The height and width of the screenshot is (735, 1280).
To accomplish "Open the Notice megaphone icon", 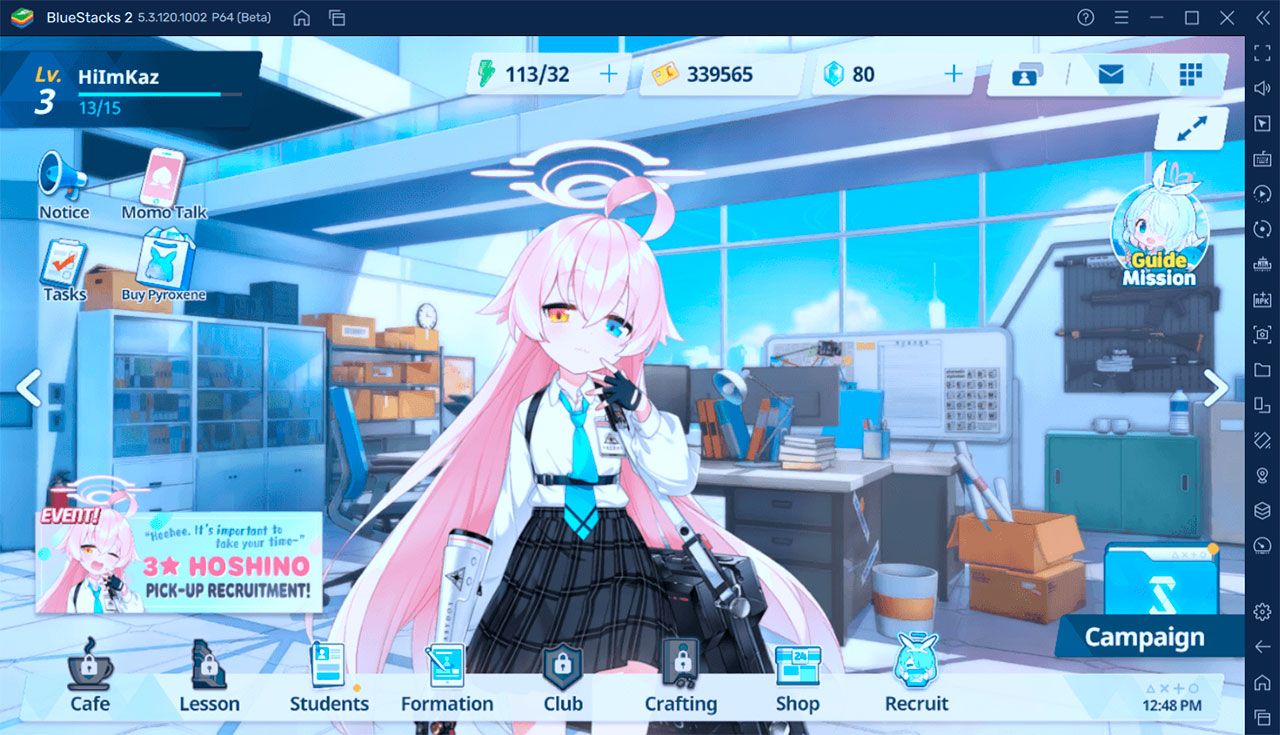I will 62,182.
